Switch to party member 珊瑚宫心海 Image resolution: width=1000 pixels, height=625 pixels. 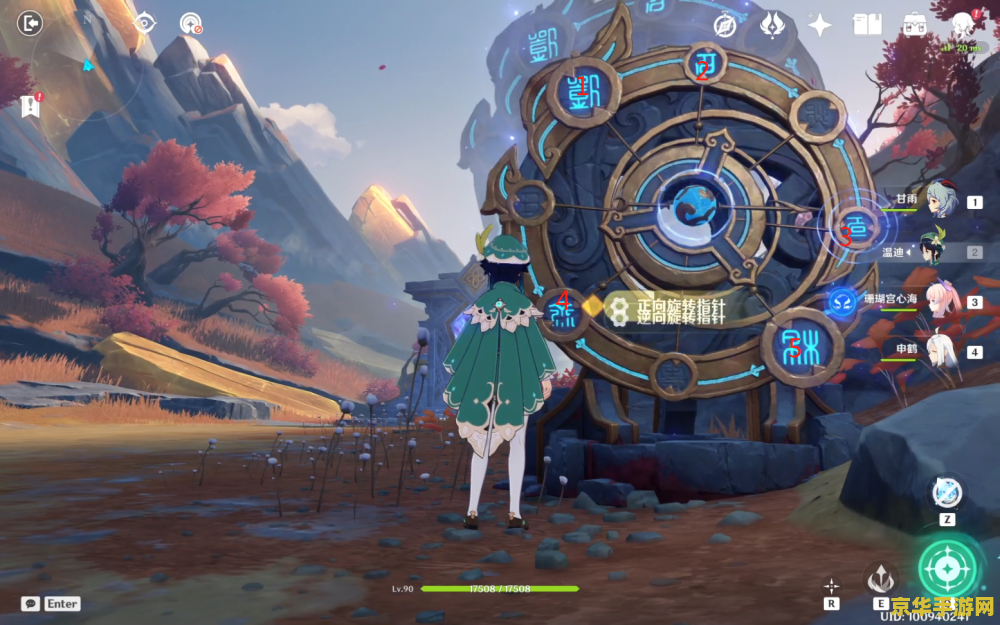pos(940,302)
